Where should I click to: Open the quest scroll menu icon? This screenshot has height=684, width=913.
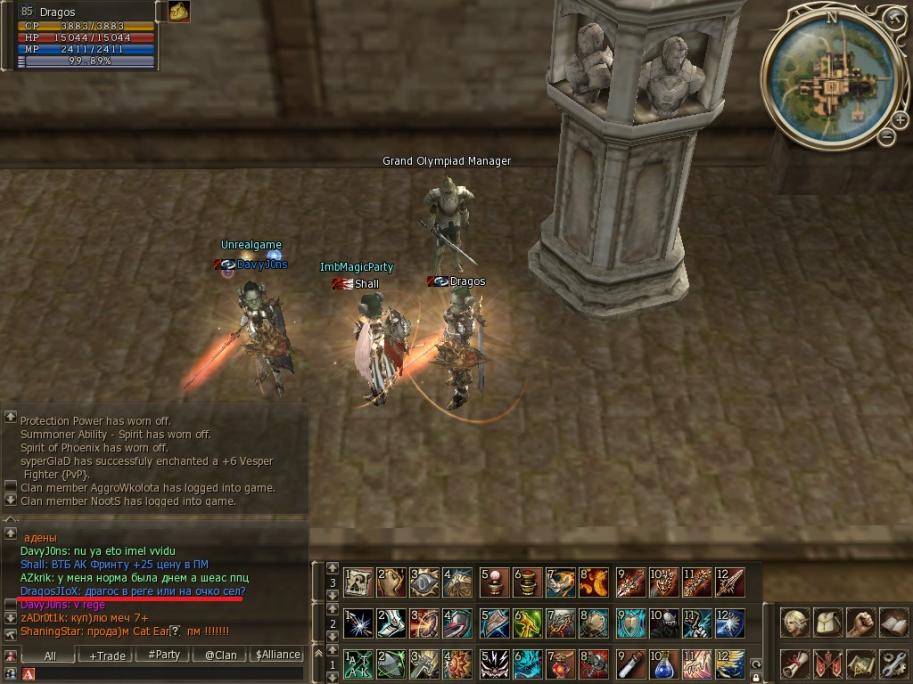[796, 663]
